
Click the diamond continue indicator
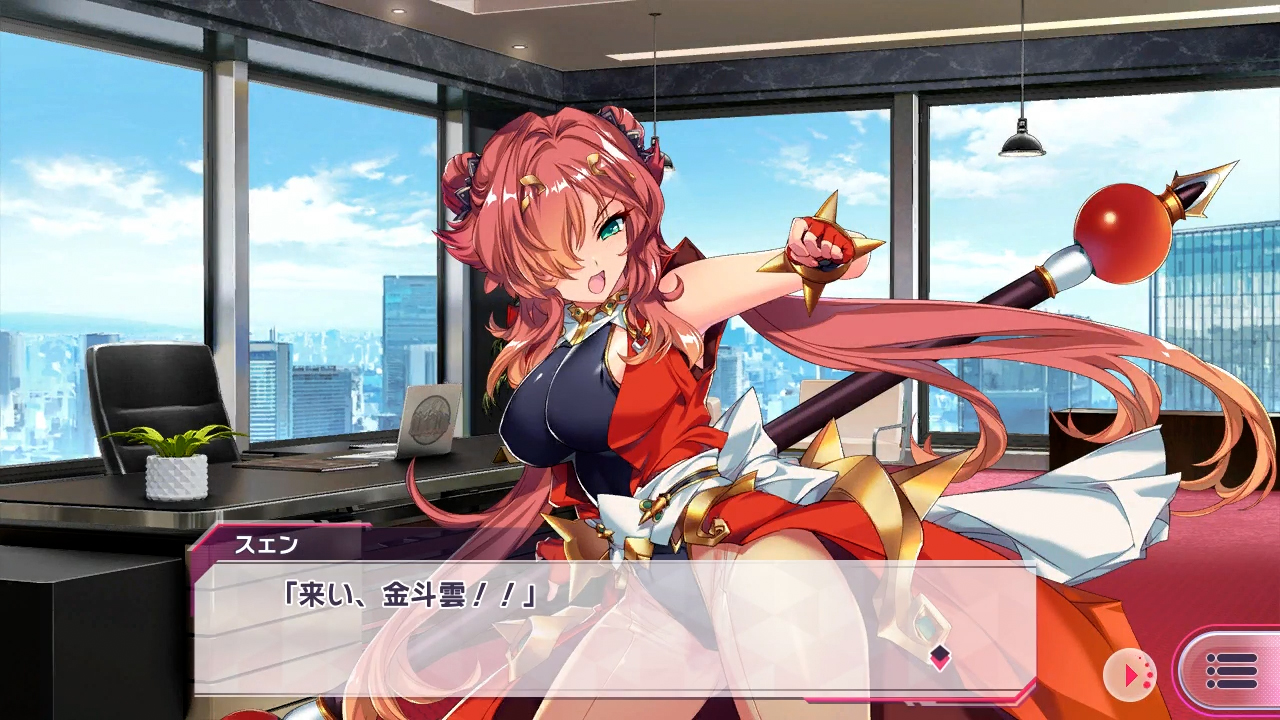[939, 657]
